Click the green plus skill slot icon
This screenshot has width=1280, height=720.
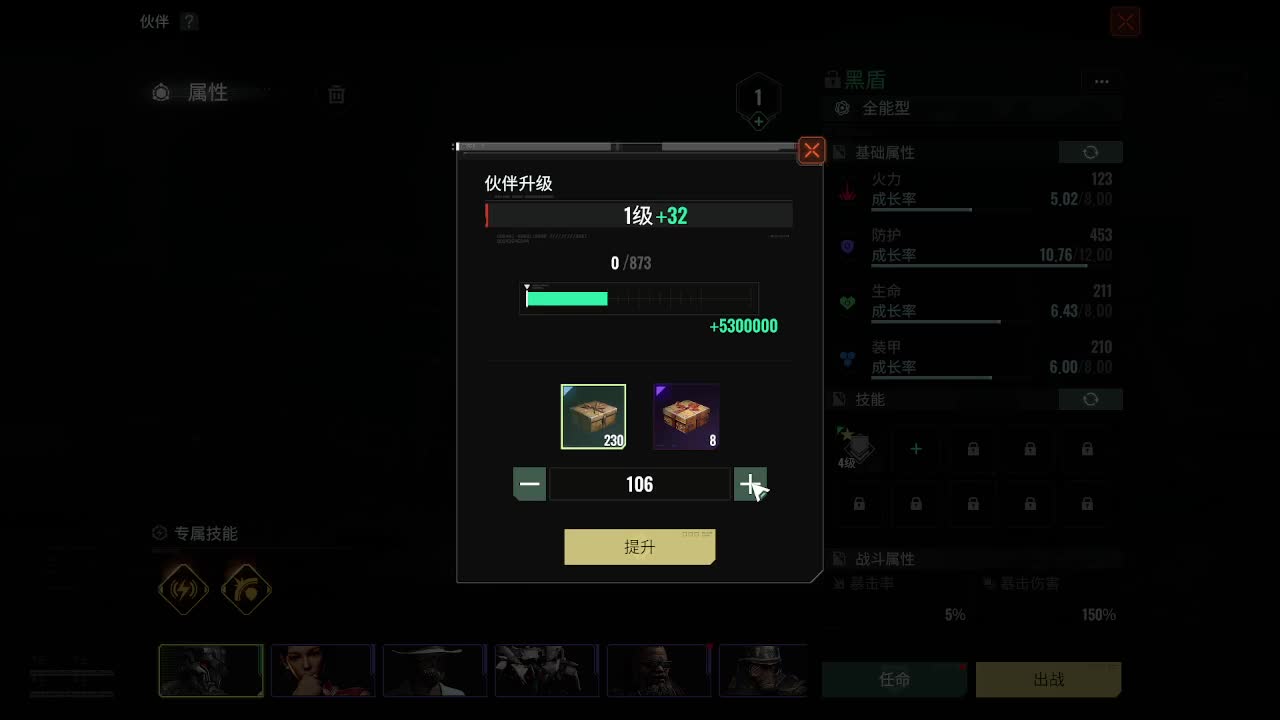pyautogui.click(x=915, y=449)
